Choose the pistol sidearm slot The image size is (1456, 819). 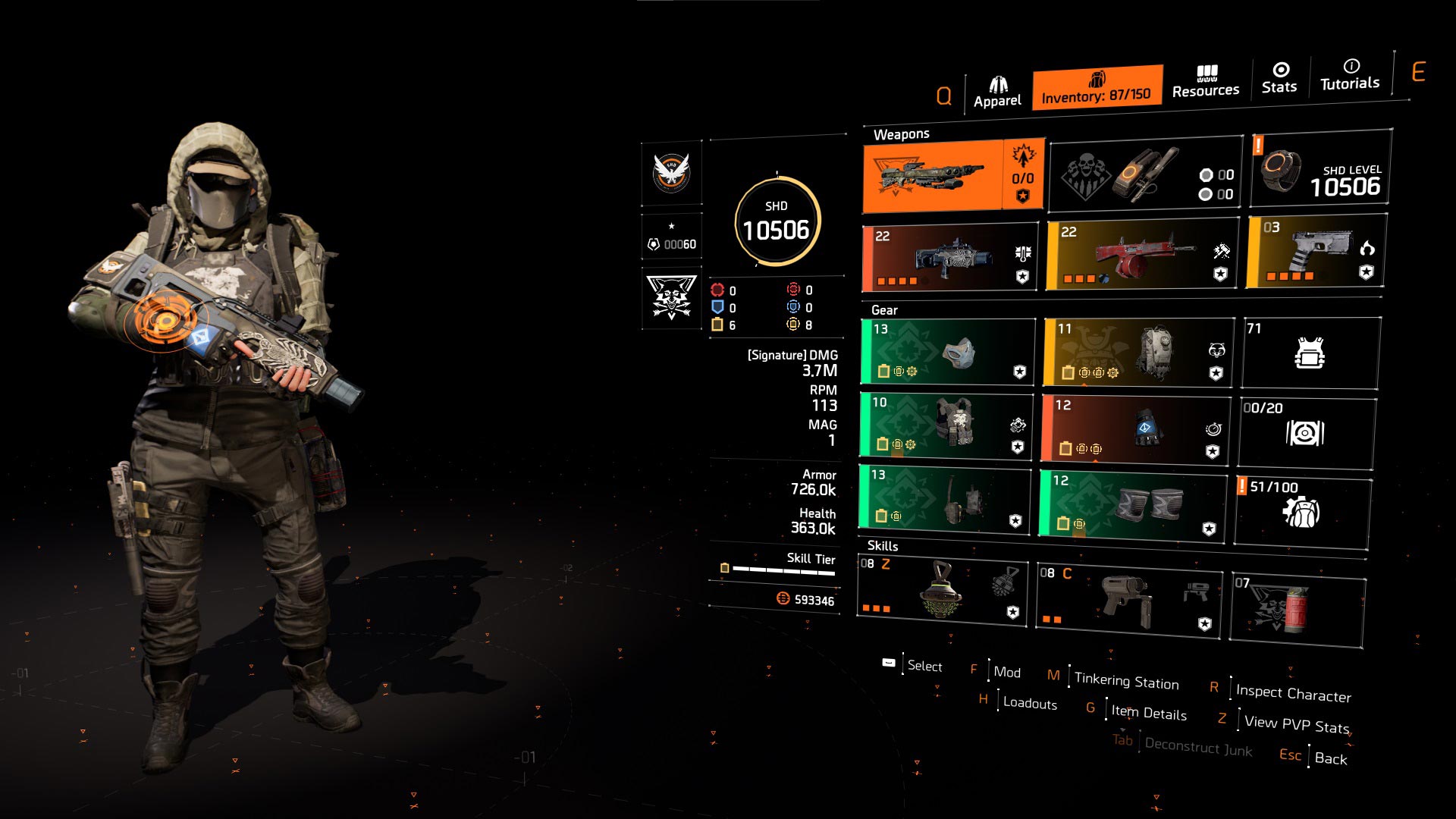coord(1316,252)
